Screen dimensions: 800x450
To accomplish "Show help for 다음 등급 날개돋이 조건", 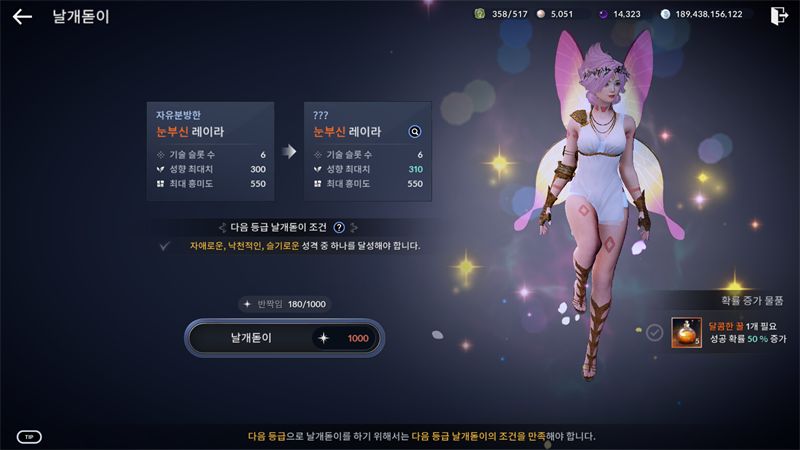I will click(x=339, y=227).
